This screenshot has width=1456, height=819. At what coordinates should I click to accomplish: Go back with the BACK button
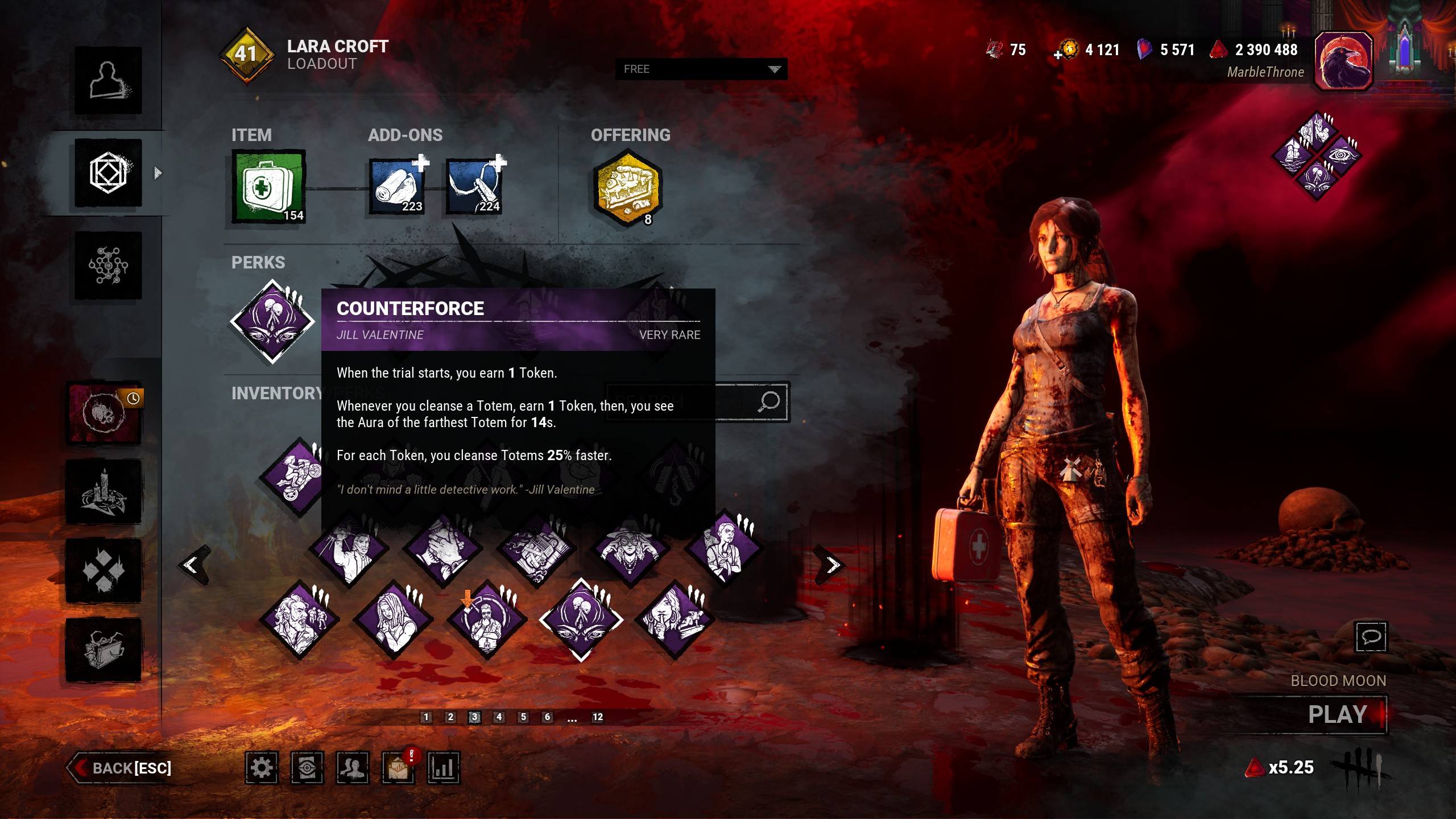click(x=122, y=768)
